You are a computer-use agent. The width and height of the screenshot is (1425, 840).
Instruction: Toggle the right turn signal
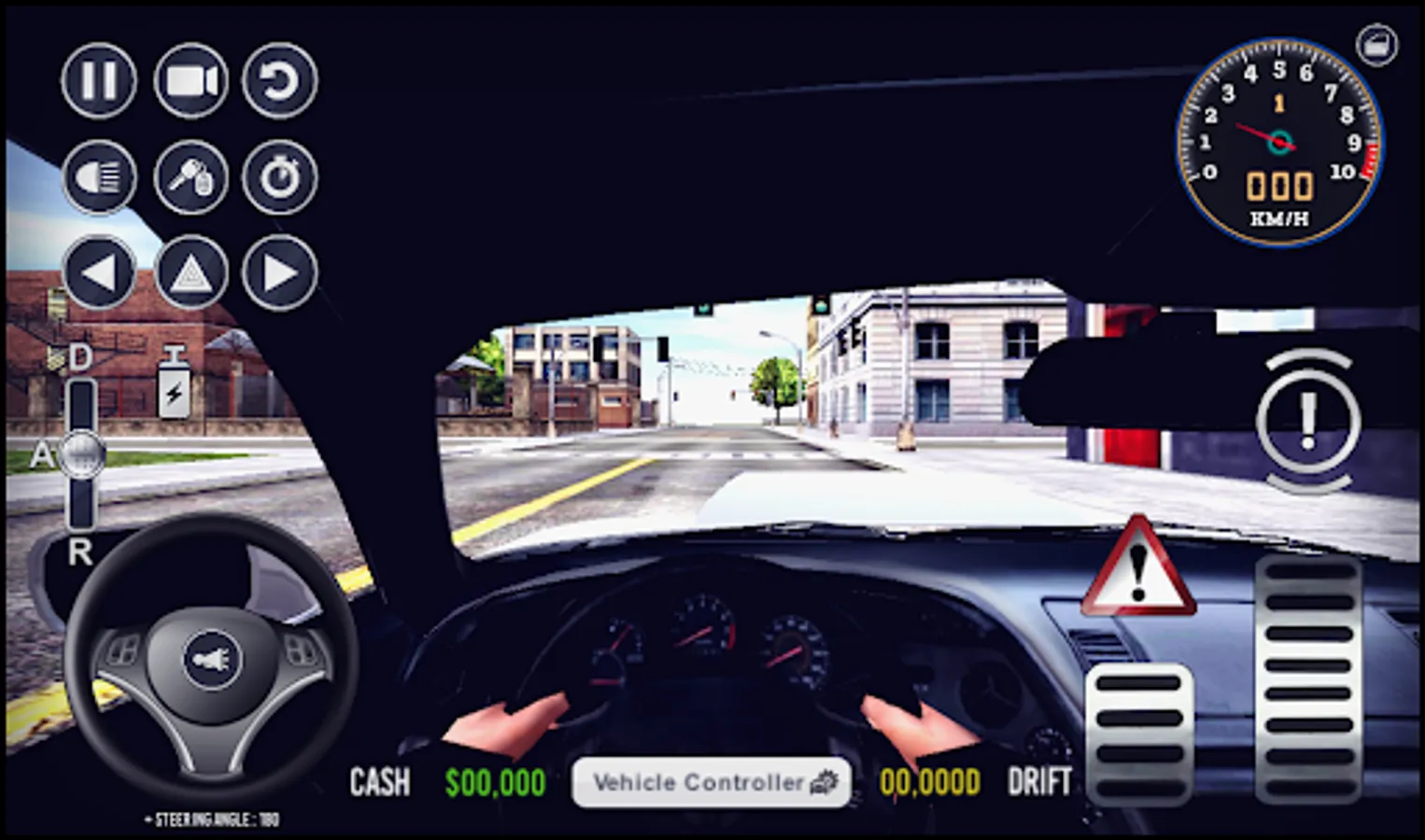277,273
